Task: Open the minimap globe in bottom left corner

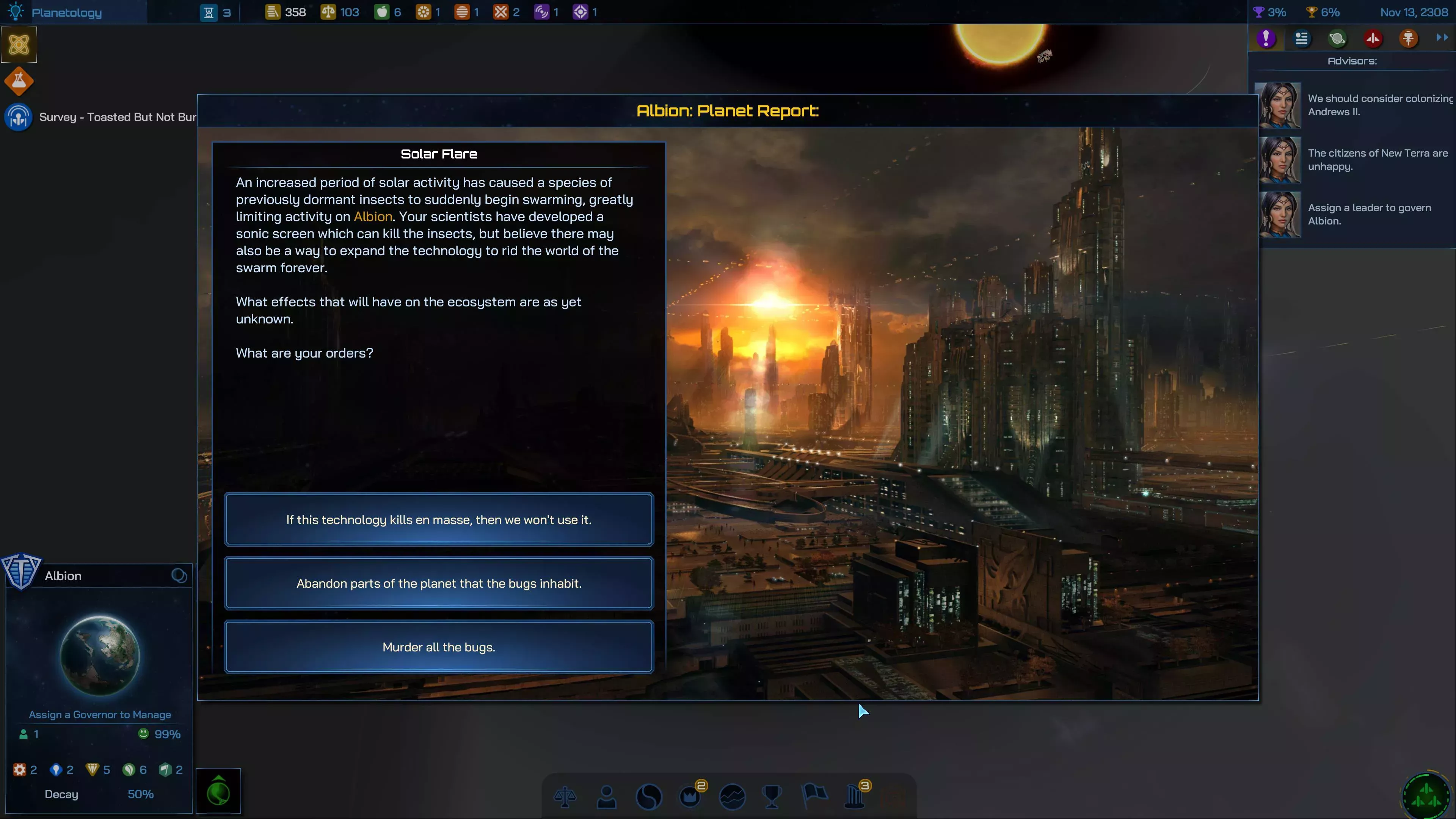Action: click(x=218, y=791)
